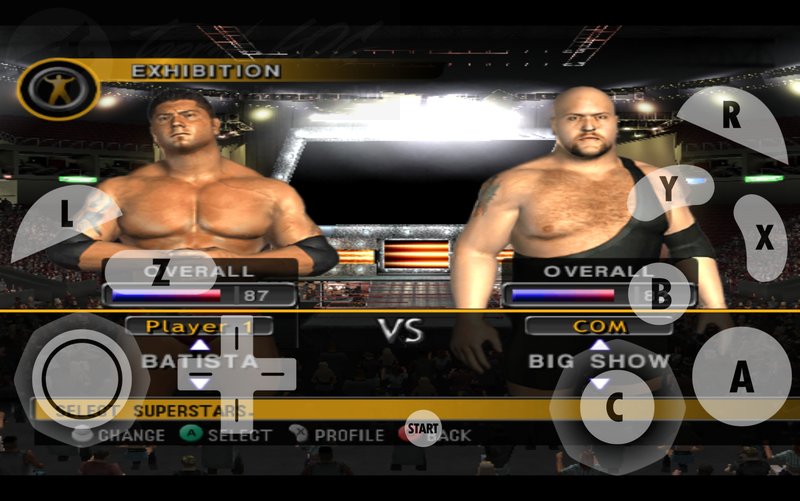The image size is (800, 501).
Task: Tap the left analog stick overlay
Action: [x=77, y=379]
